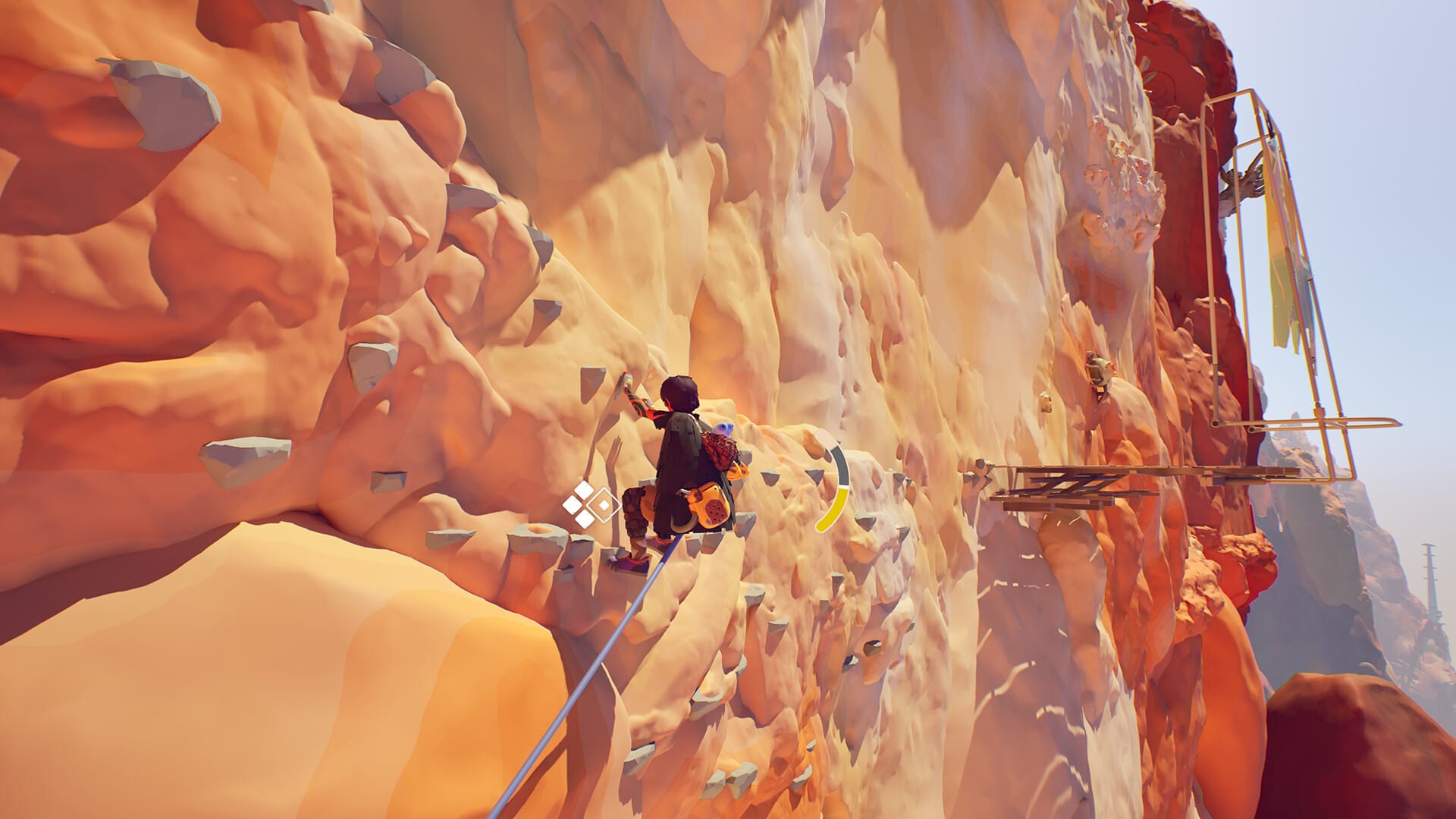The width and height of the screenshot is (1456, 819).
Task: Click the small barrel object left of the snail
Action: click(x=1045, y=403)
